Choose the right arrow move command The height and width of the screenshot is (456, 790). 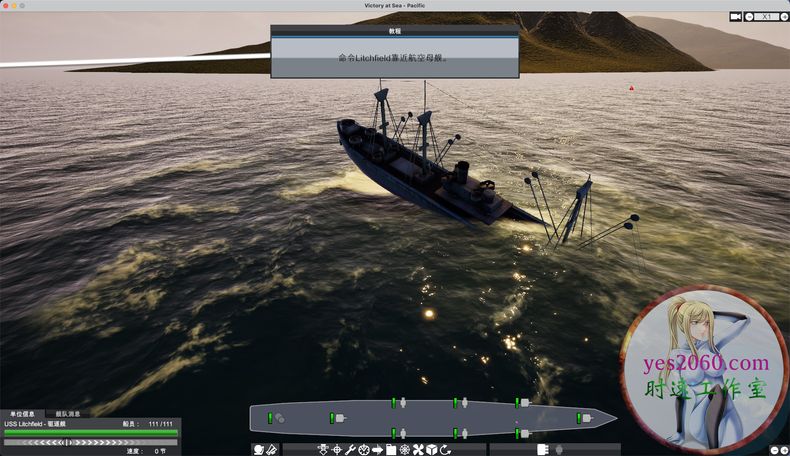coord(378,449)
